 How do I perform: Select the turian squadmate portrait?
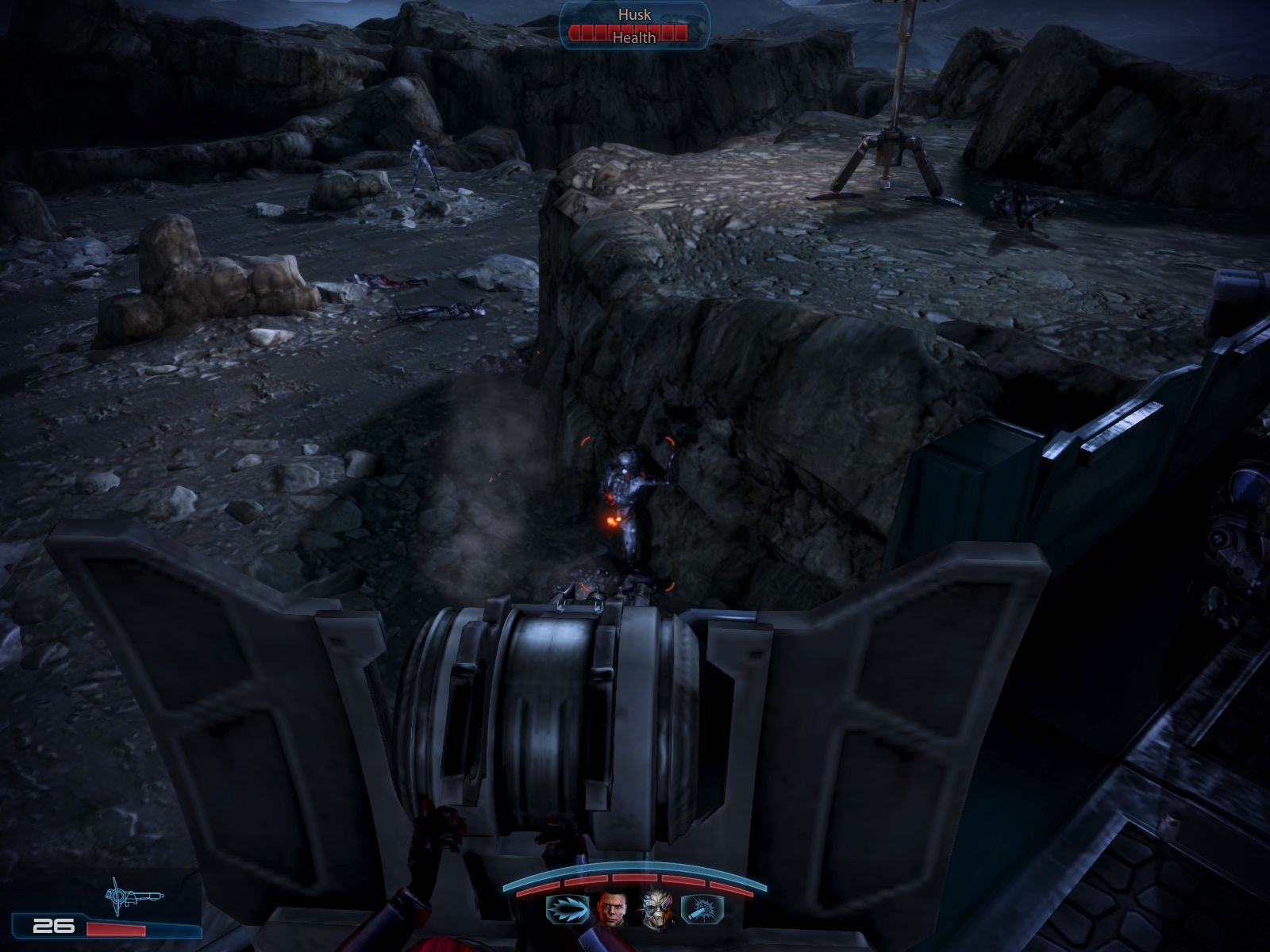click(657, 908)
